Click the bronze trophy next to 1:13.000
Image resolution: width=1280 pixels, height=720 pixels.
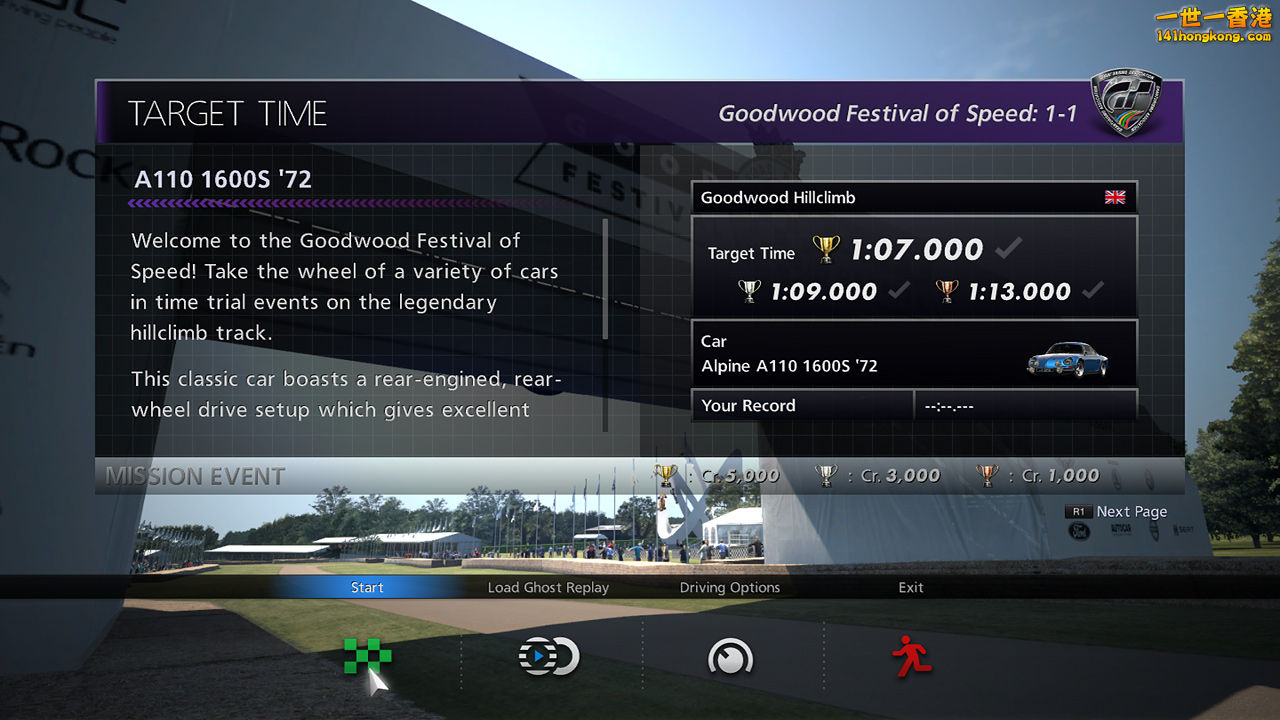coord(944,292)
